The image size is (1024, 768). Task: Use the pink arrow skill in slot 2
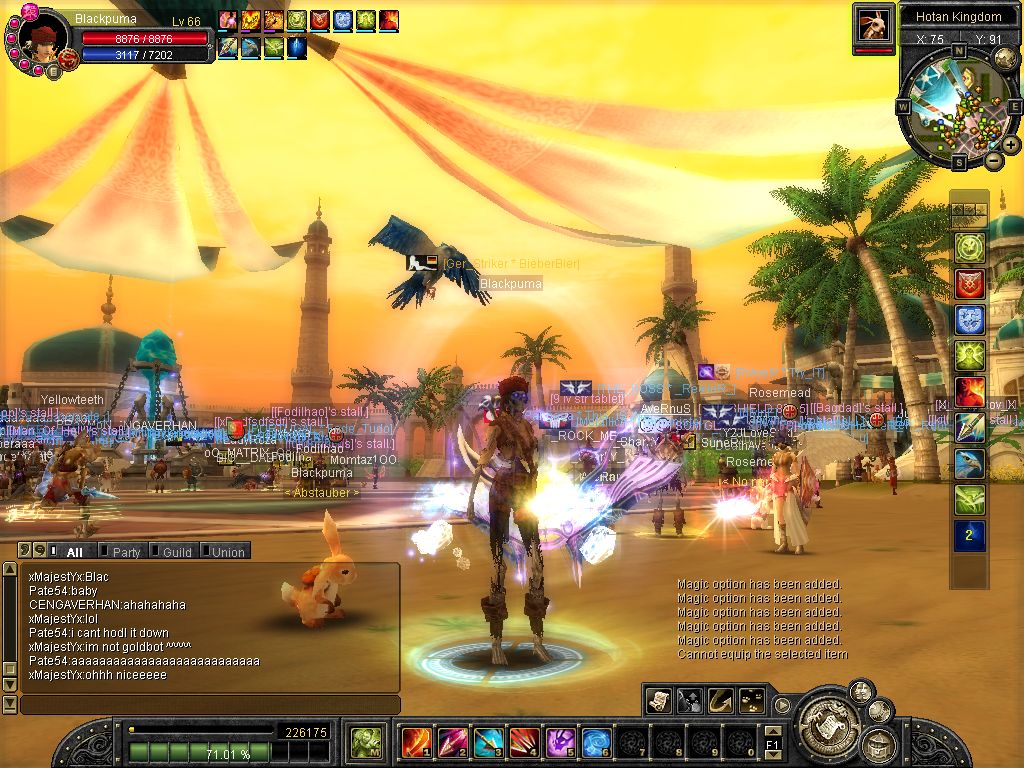(x=452, y=742)
